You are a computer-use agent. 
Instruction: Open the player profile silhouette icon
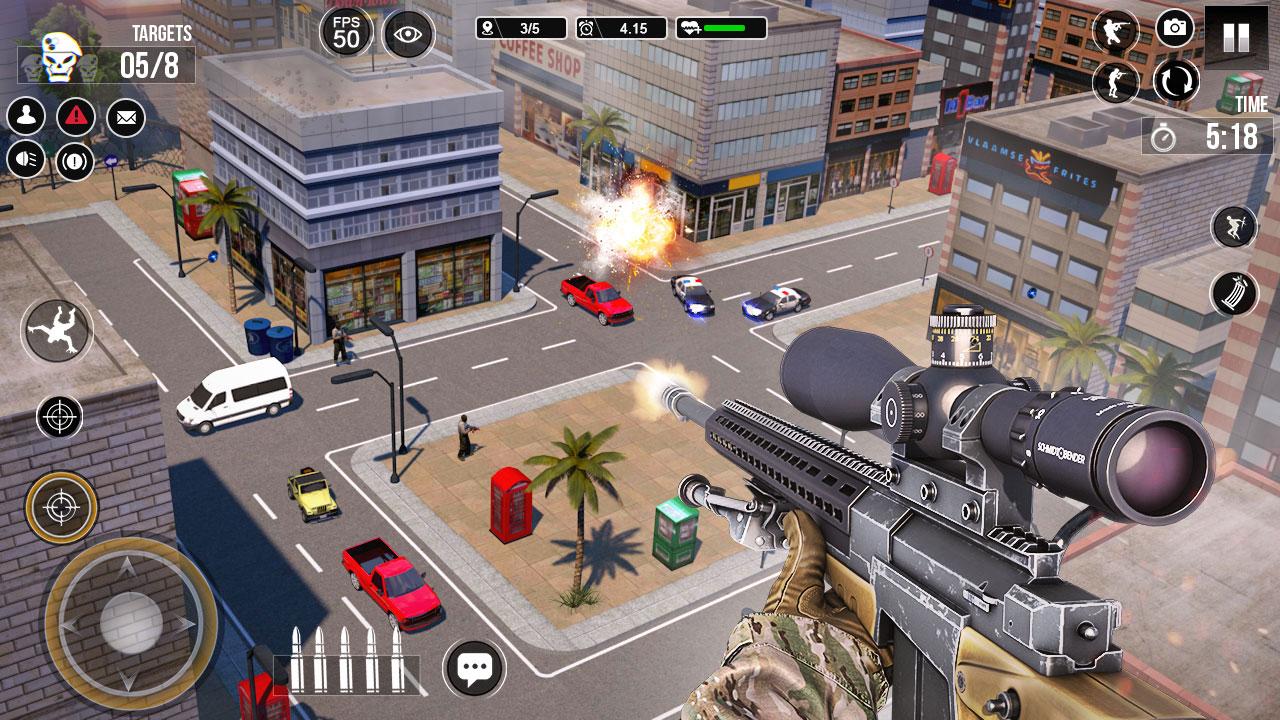point(26,116)
